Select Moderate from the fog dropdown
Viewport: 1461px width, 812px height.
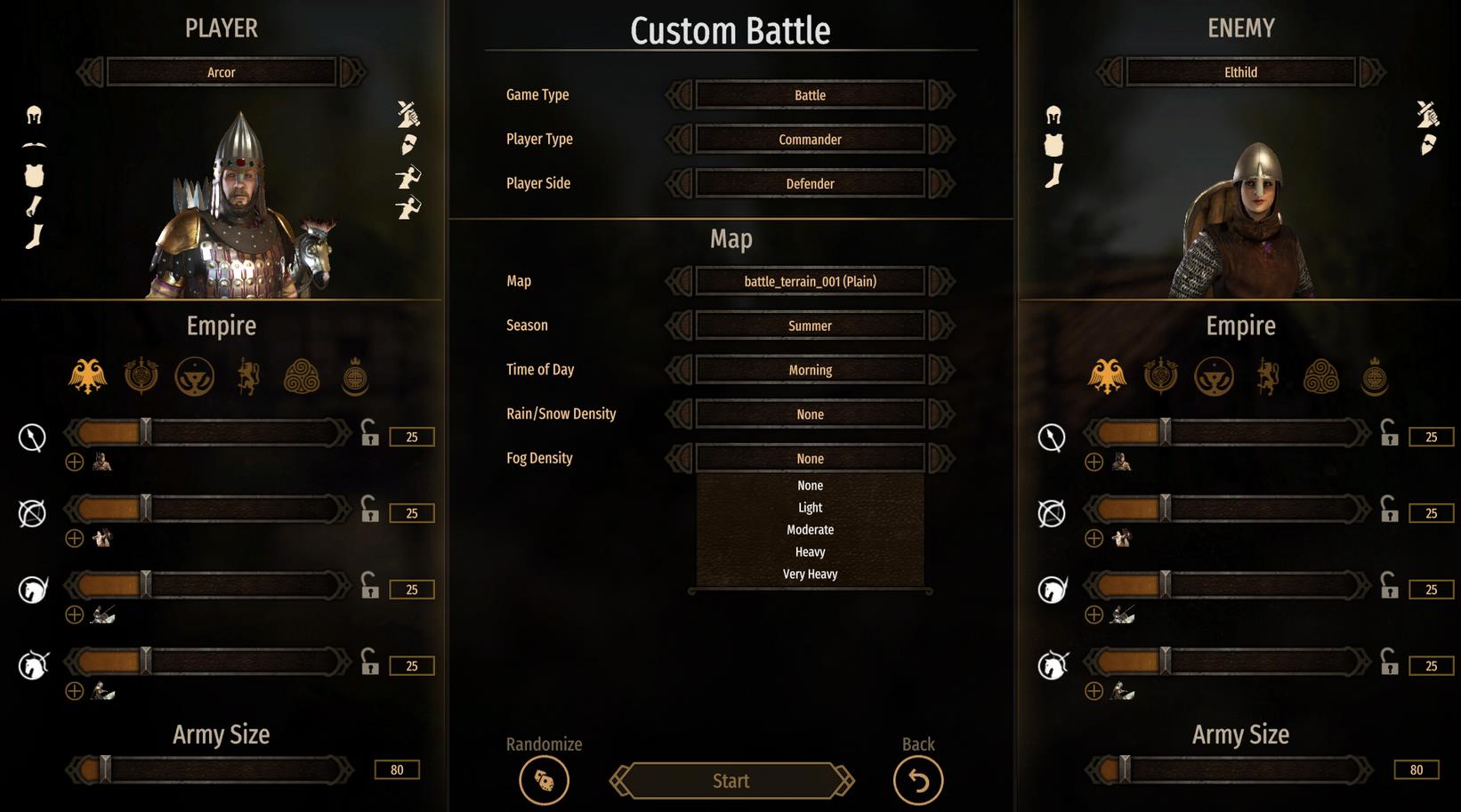pyautogui.click(x=810, y=530)
